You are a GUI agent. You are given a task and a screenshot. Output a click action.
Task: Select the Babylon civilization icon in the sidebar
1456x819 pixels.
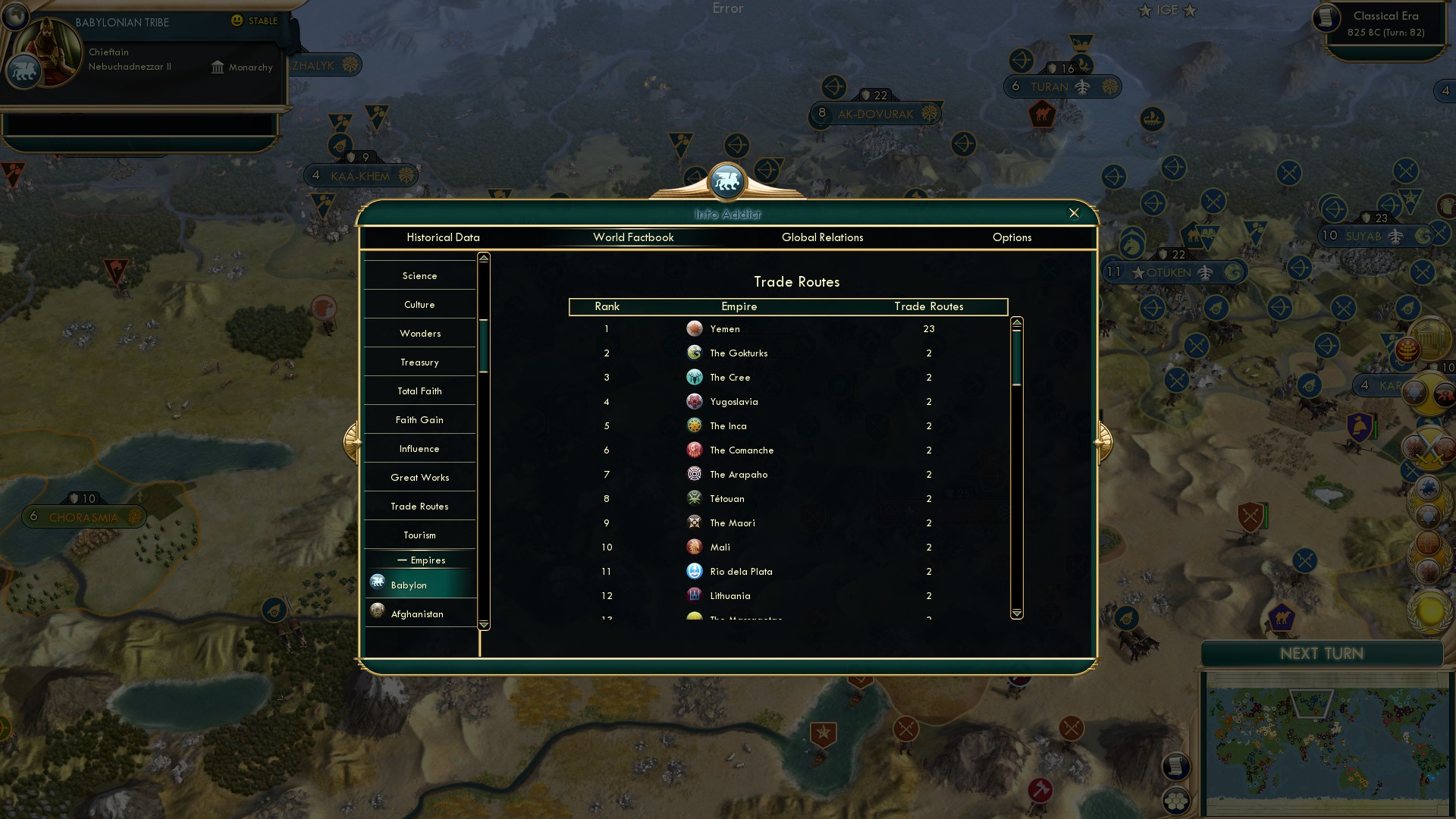point(378,582)
